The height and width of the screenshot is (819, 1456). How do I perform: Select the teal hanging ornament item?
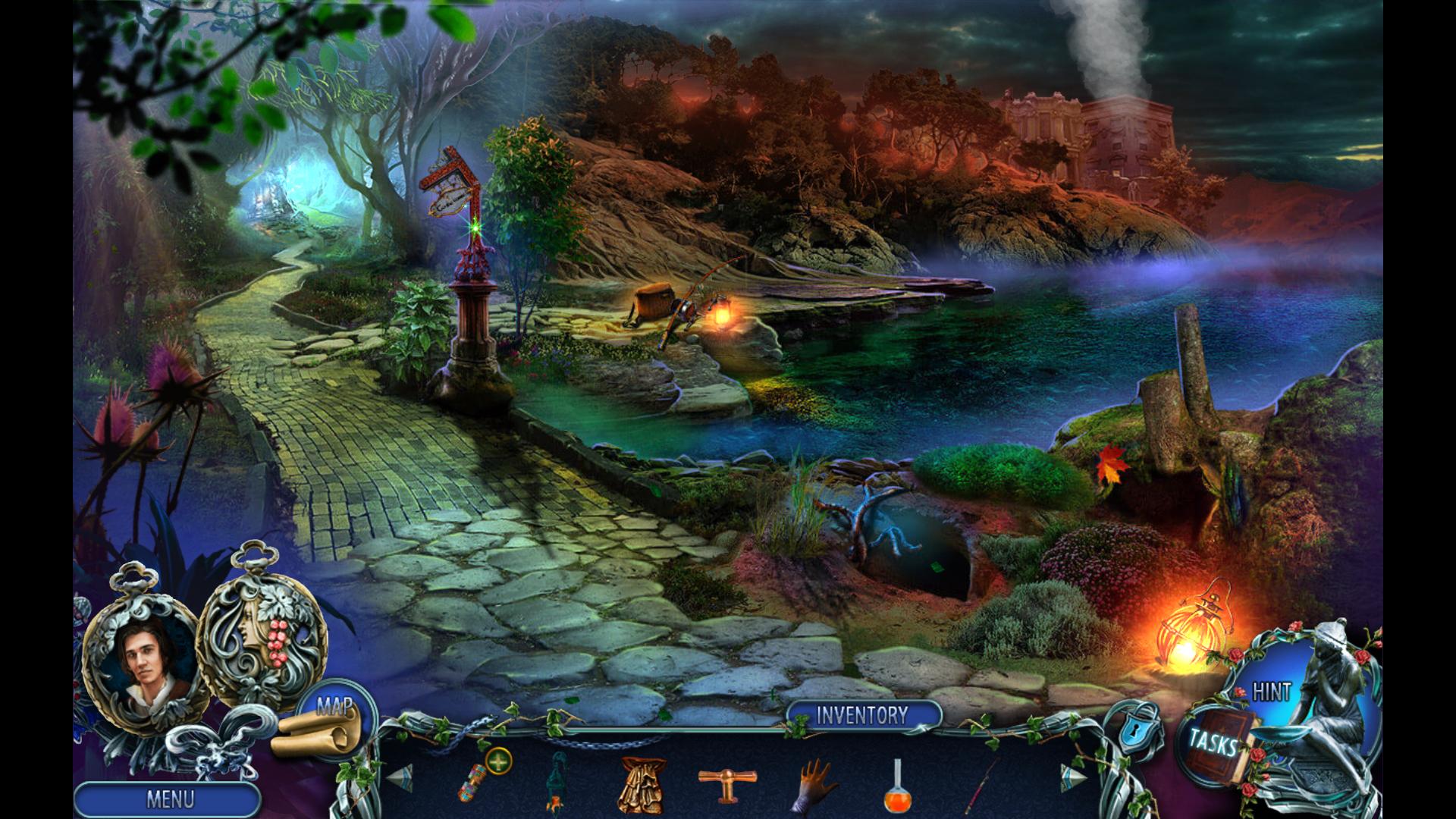pyautogui.click(x=557, y=783)
